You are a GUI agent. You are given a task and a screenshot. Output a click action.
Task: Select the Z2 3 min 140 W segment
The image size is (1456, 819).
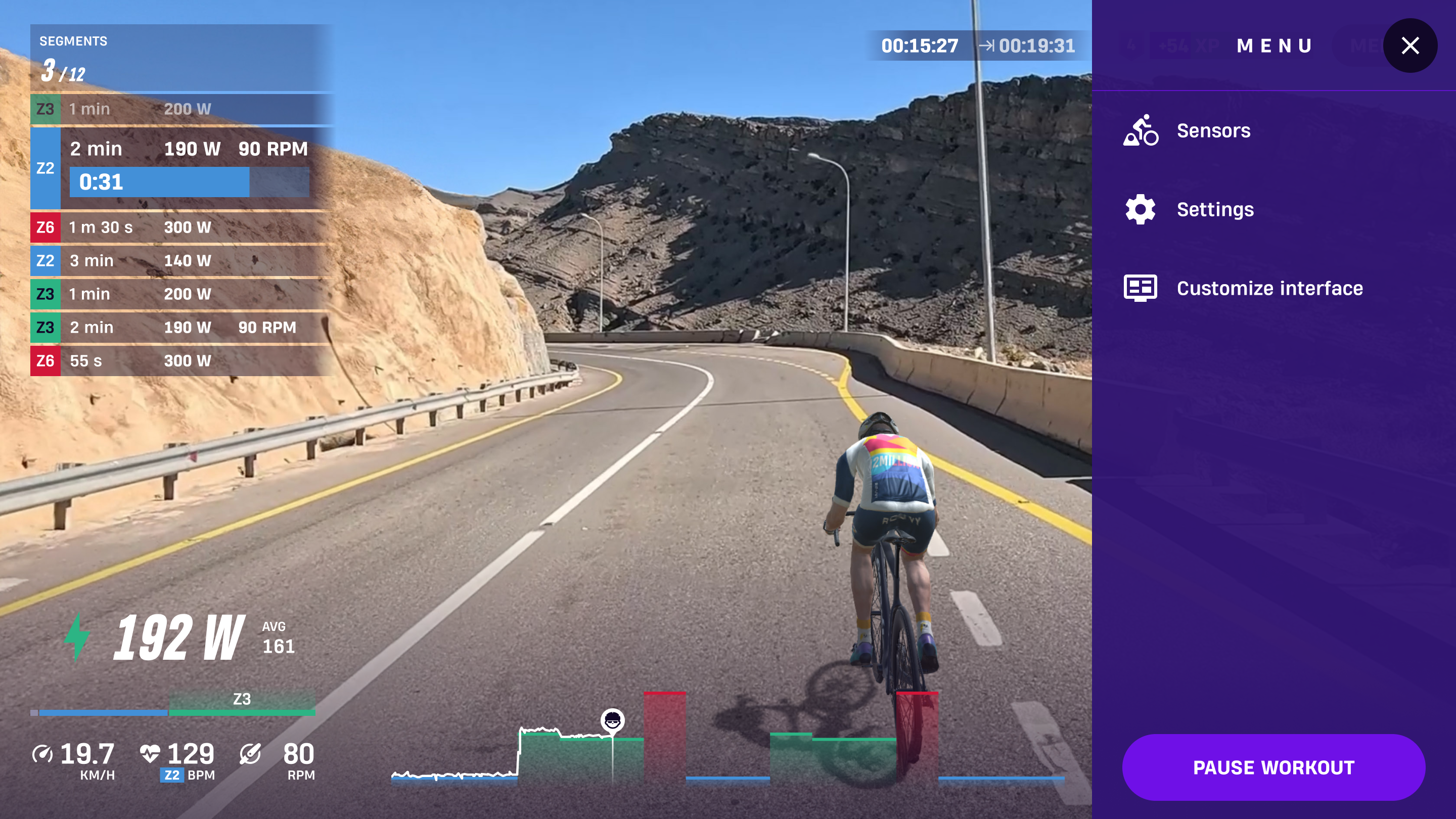[181, 260]
